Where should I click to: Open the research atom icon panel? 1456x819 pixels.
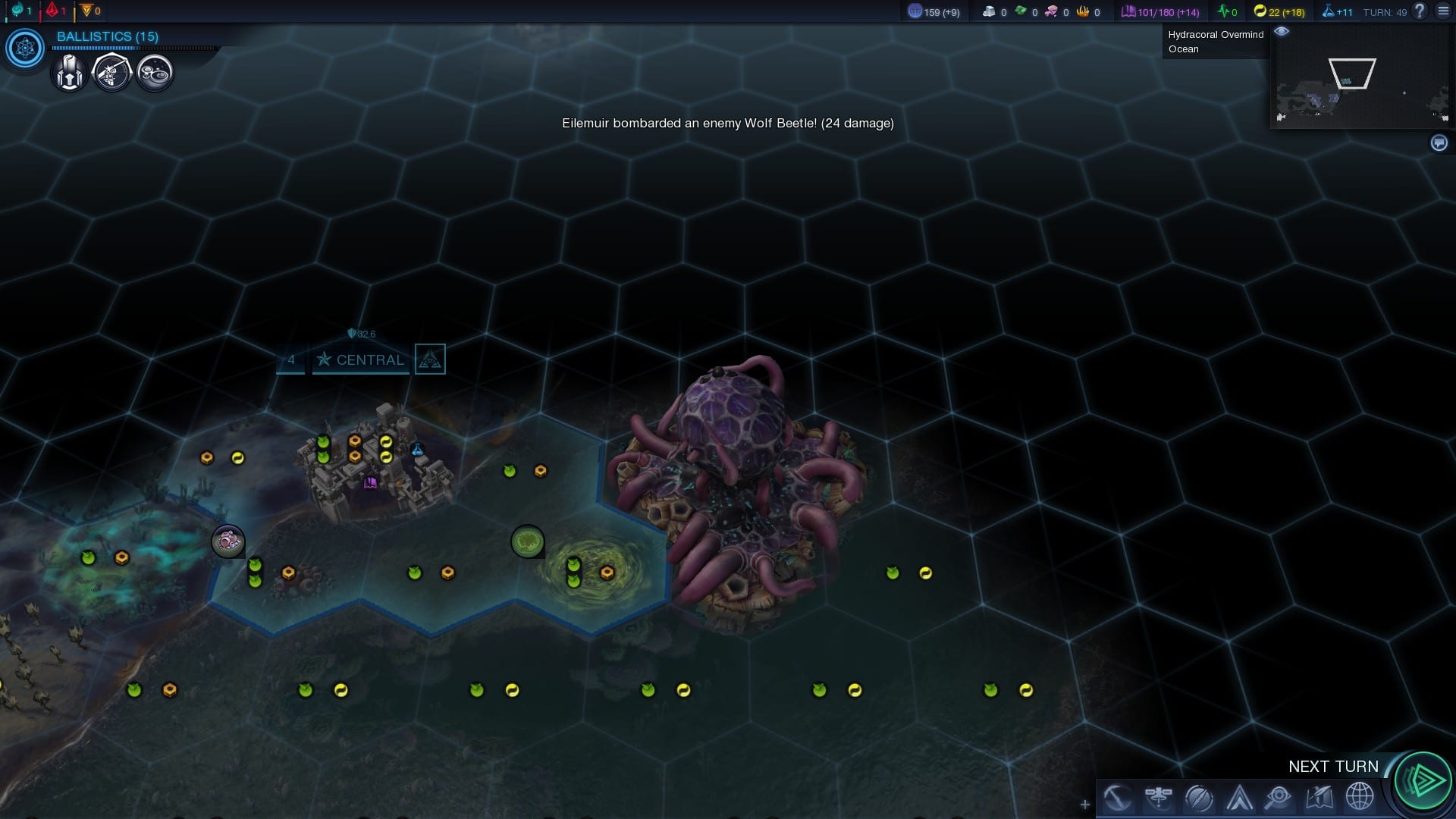pos(25,49)
